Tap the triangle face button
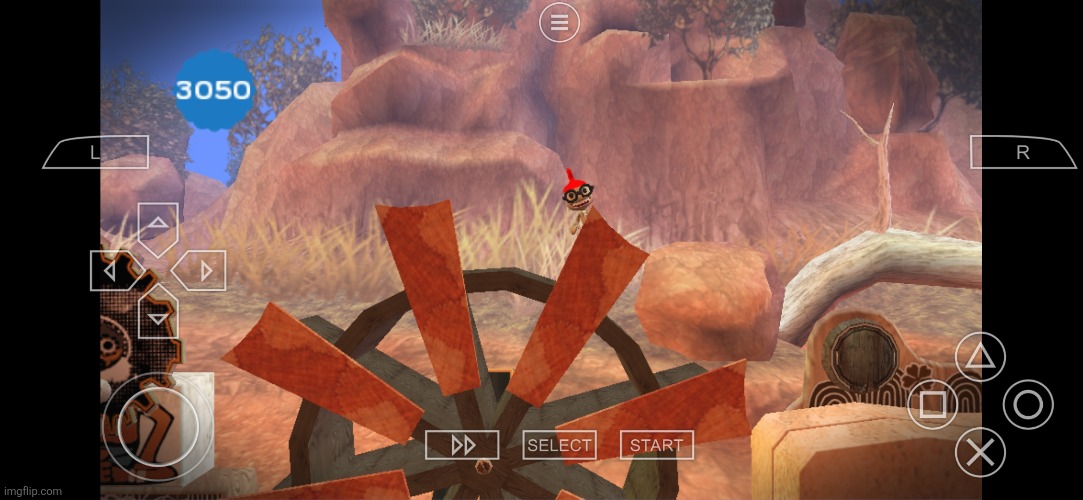 pyautogui.click(x=980, y=357)
